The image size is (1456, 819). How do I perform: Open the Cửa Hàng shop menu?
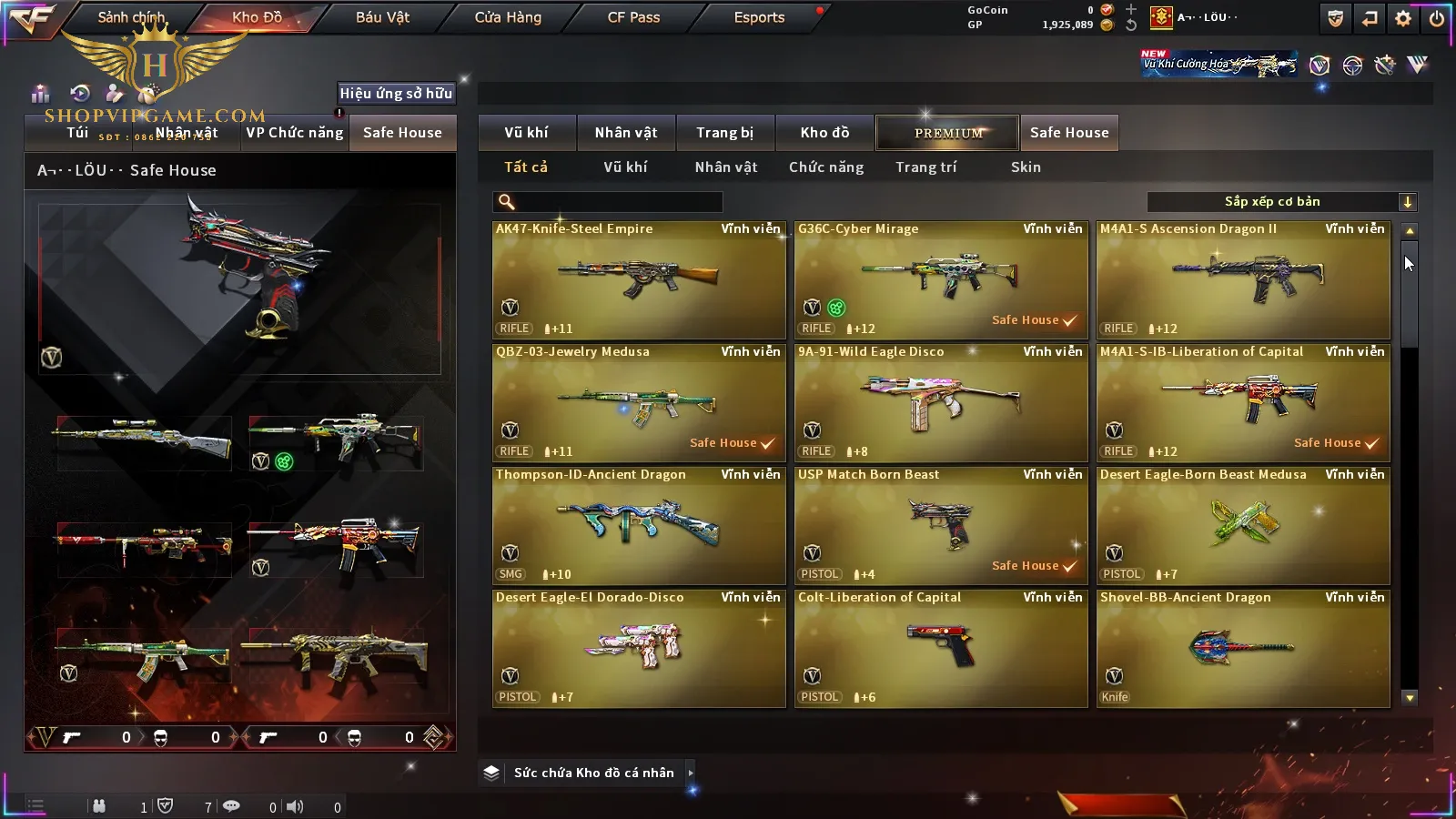pos(508,17)
